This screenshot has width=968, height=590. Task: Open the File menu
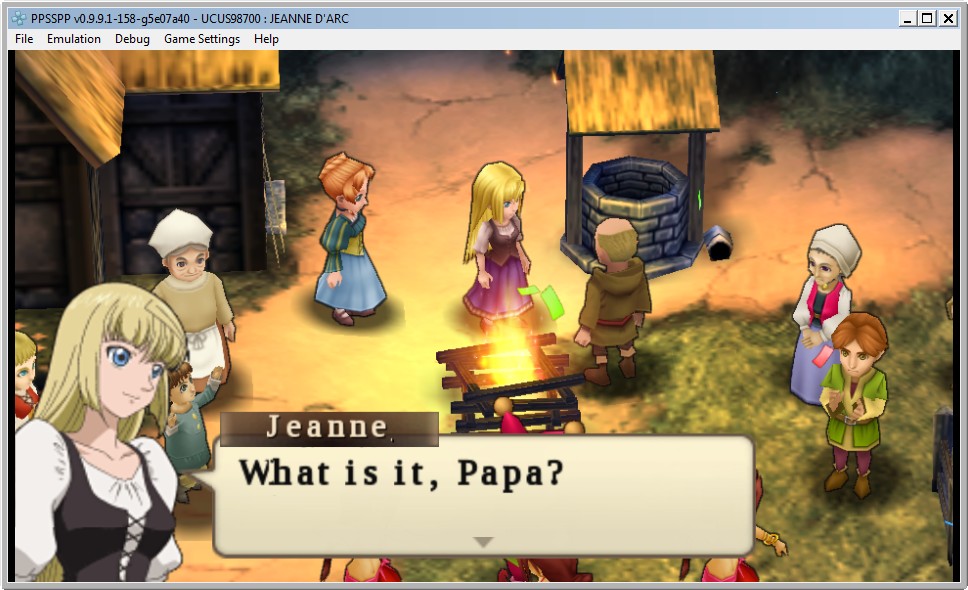pos(24,39)
